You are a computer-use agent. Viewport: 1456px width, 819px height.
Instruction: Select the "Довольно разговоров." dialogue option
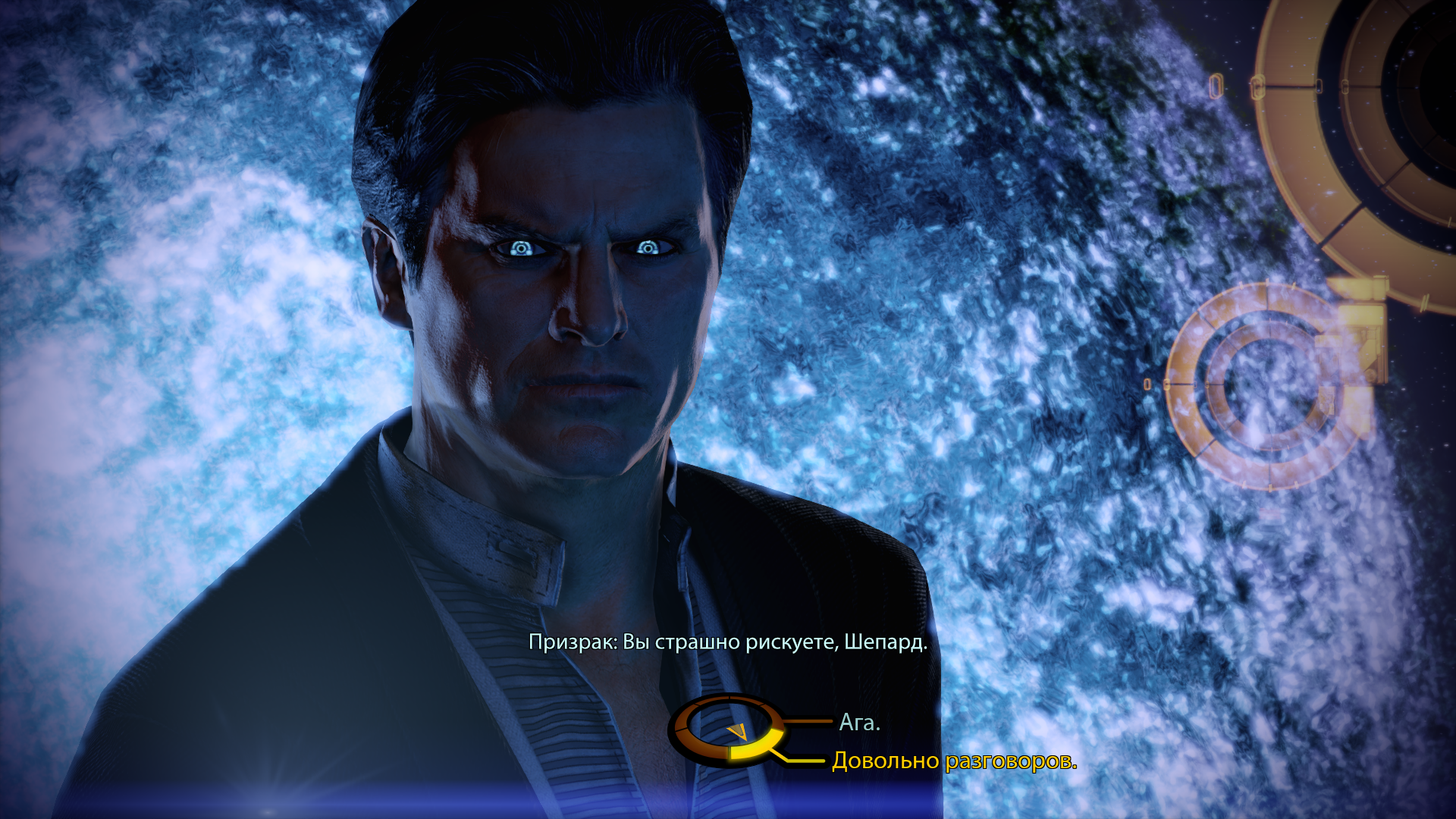[954, 761]
